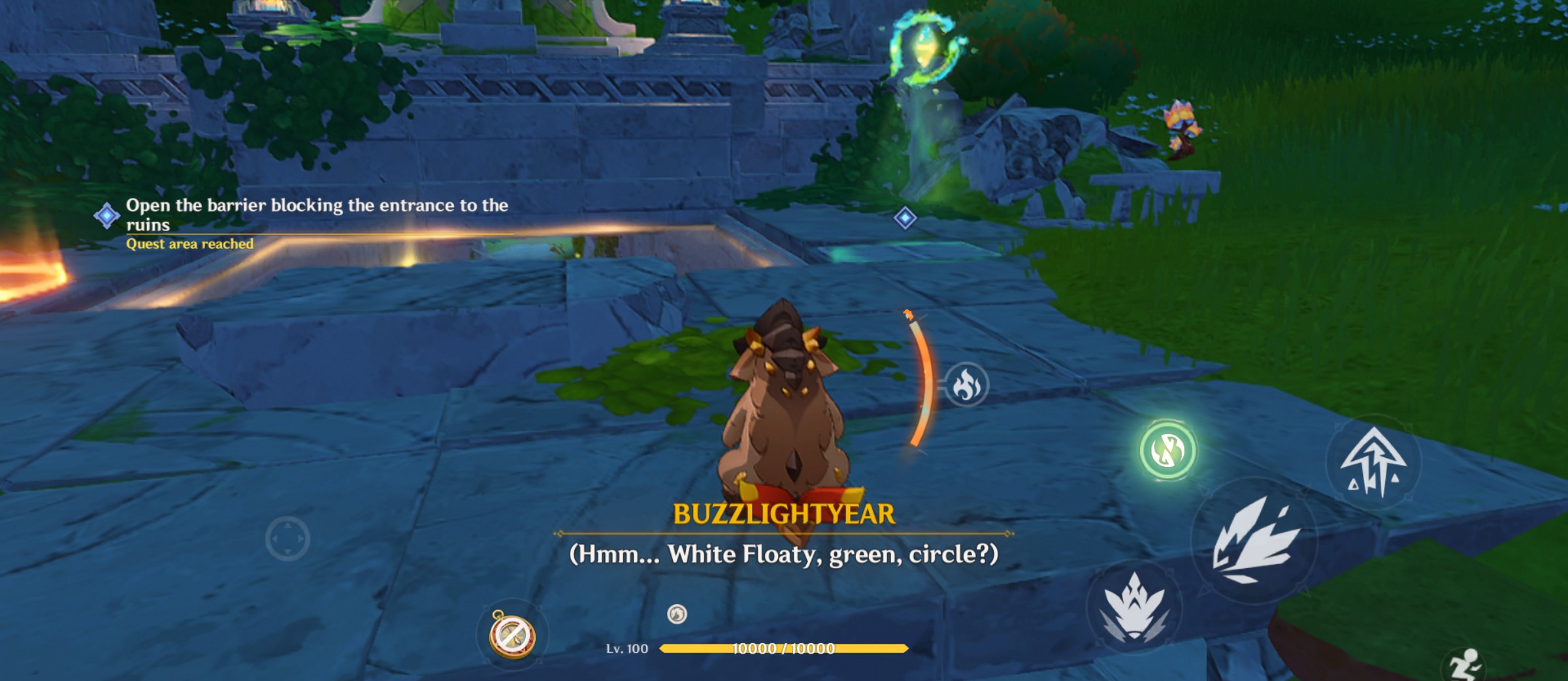The image size is (1568, 681).
Task: Tap the yellow 'Quest area reached' notification
Action: coord(189,244)
